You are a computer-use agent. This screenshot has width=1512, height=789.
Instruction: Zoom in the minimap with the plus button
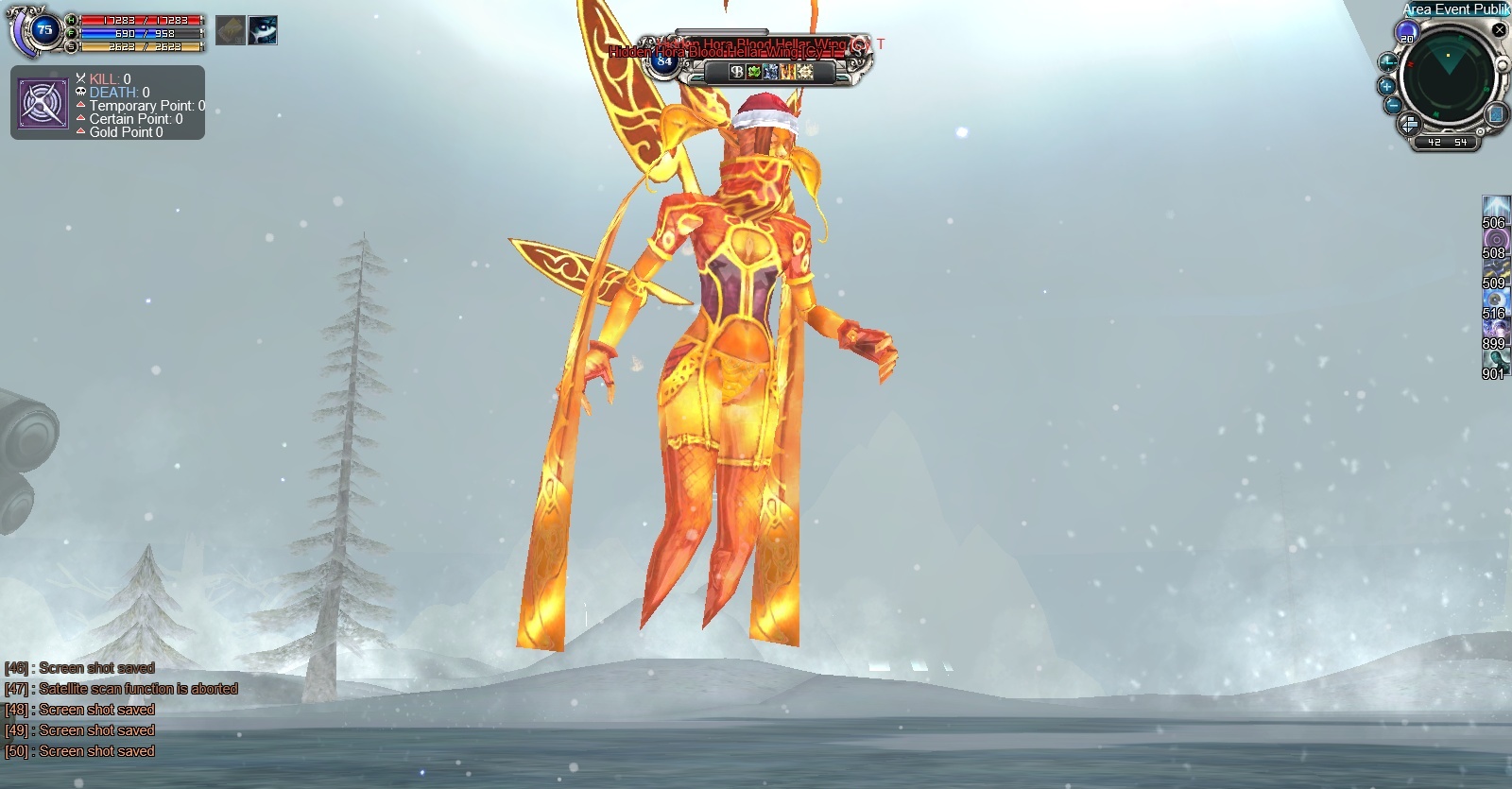(1387, 86)
